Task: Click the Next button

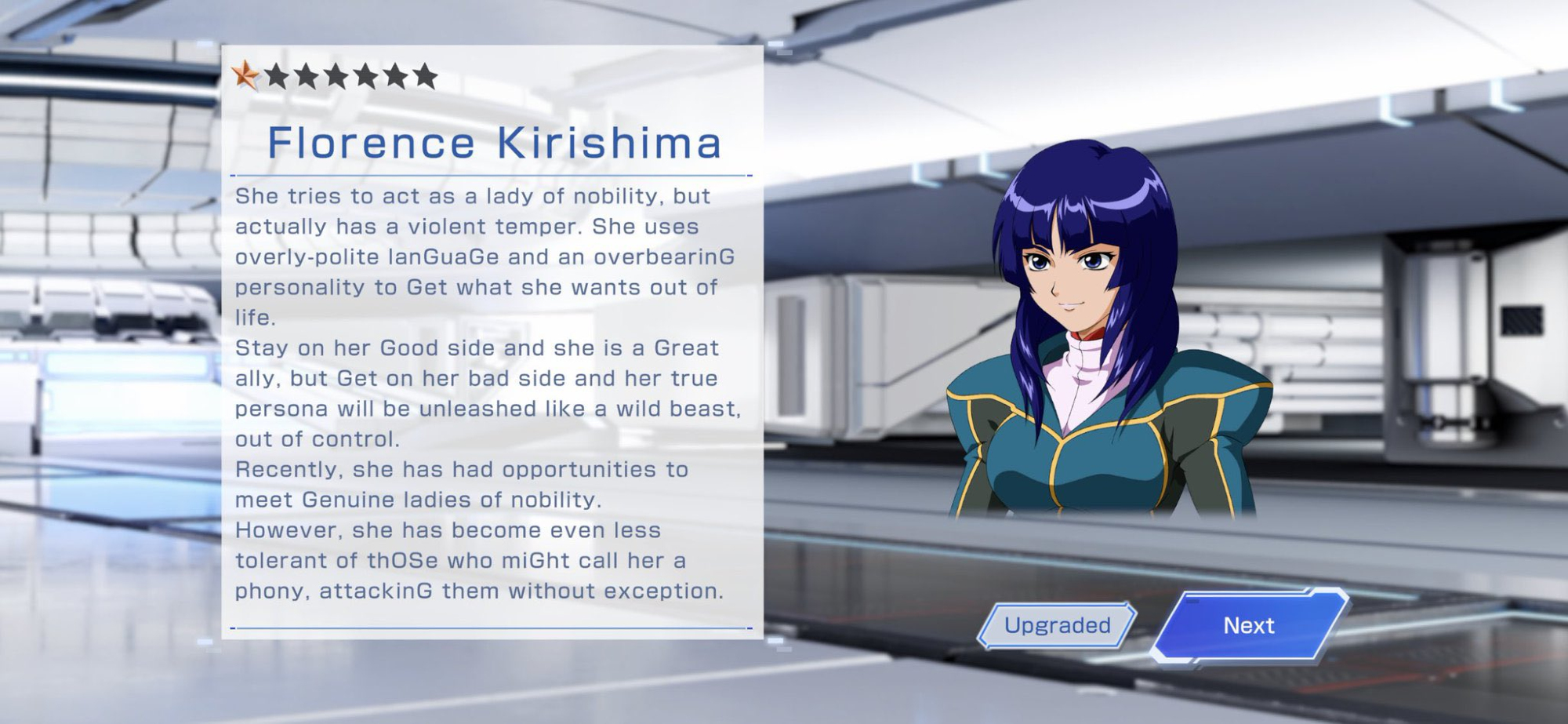Action: [1249, 625]
